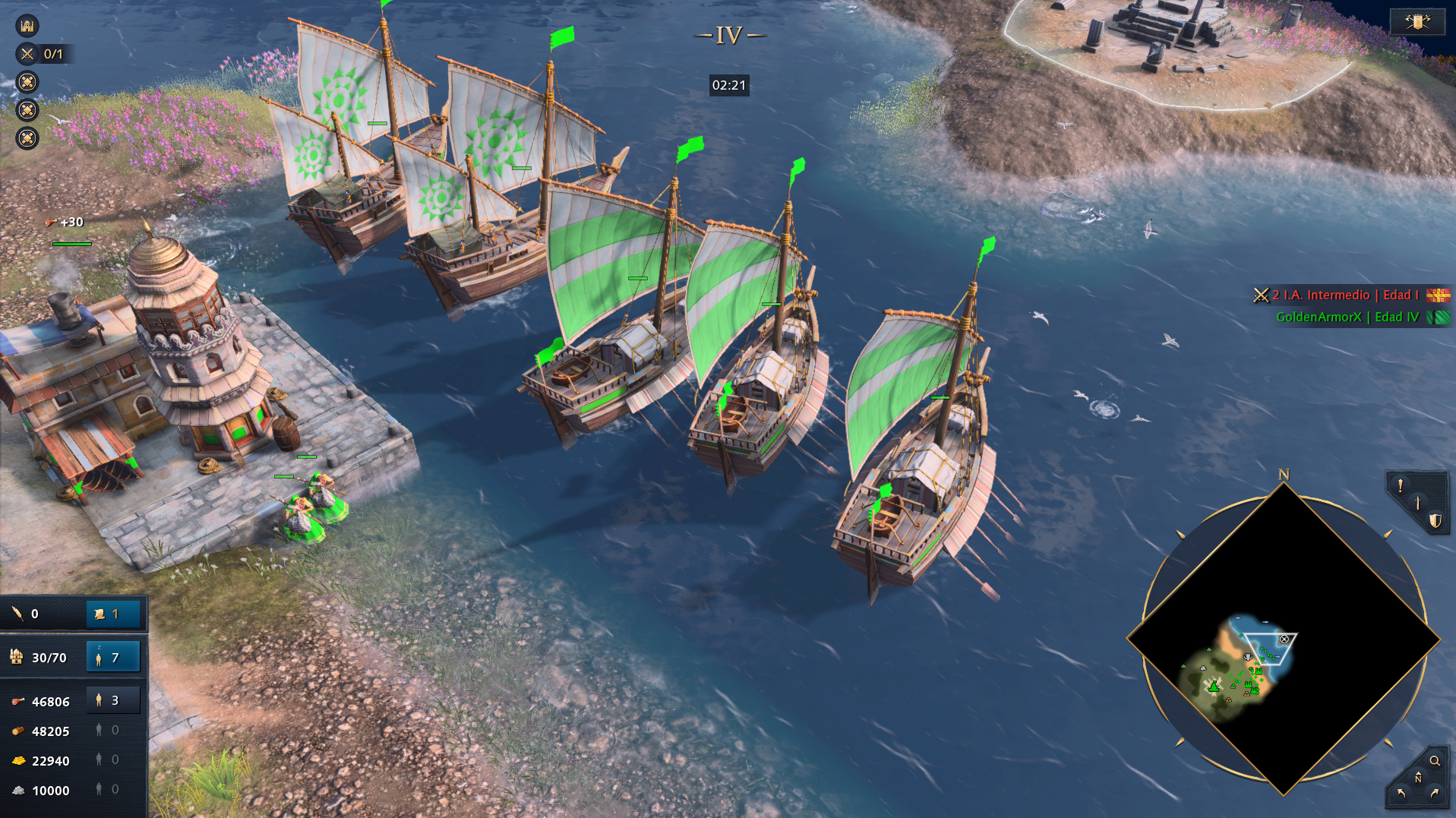The height and width of the screenshot is (818, 1456).
Task: Choose the sword attack ping button
Action: coord(1417,503)
